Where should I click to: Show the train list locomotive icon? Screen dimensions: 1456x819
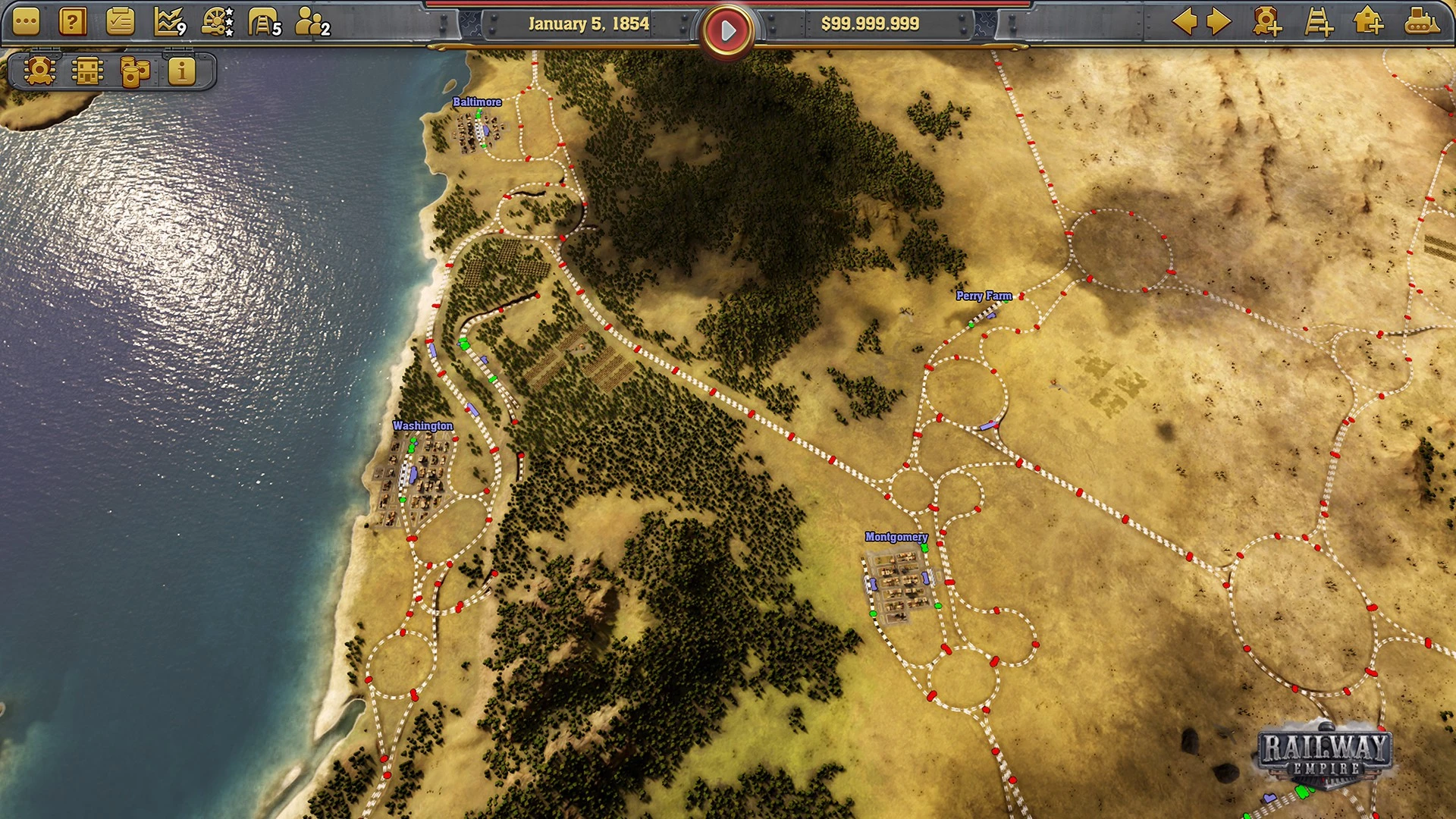click(39, 71)
